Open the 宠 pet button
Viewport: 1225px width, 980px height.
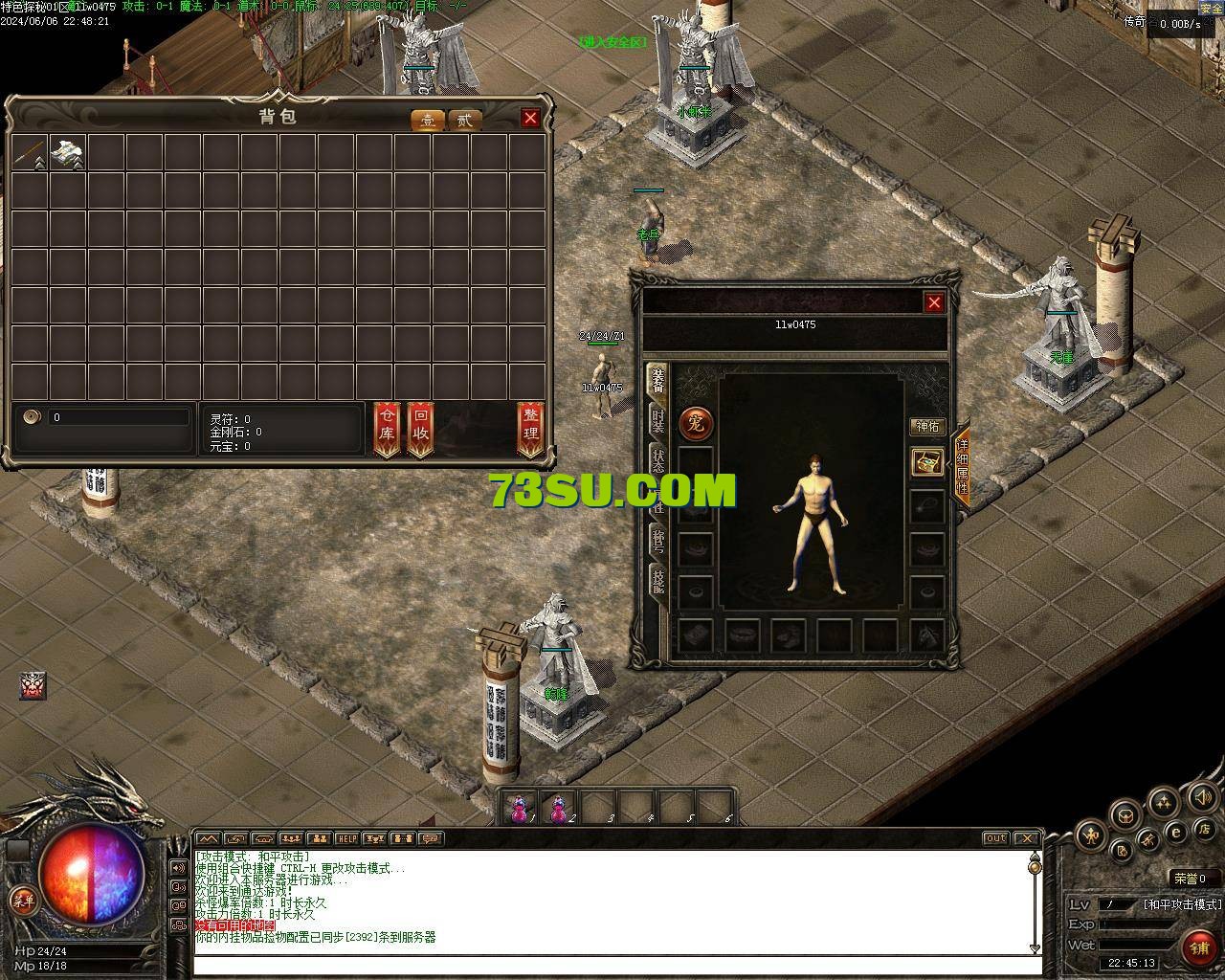click(x=695, y=423)
